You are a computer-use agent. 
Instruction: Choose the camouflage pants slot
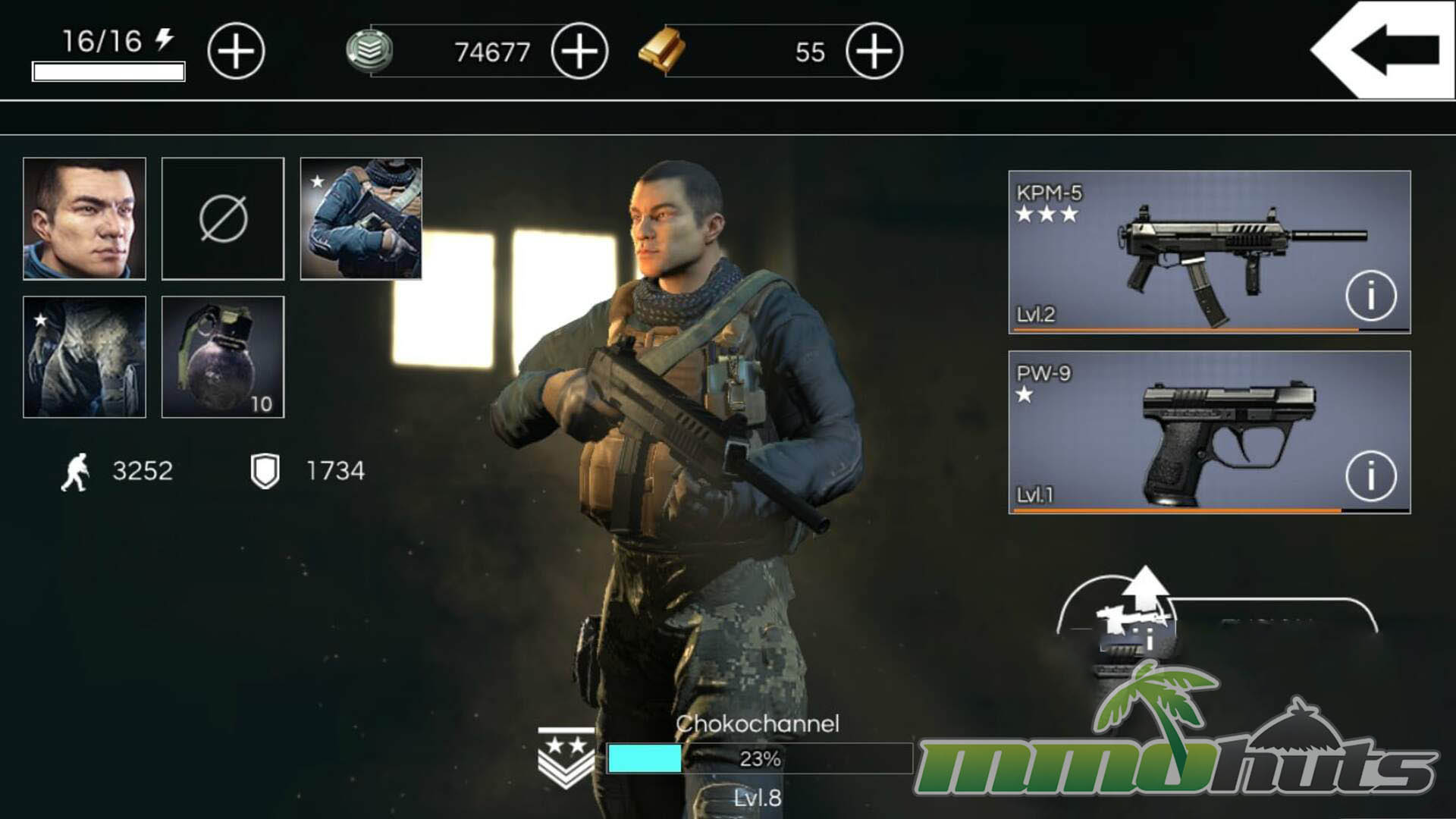click(x=84, y=357)
